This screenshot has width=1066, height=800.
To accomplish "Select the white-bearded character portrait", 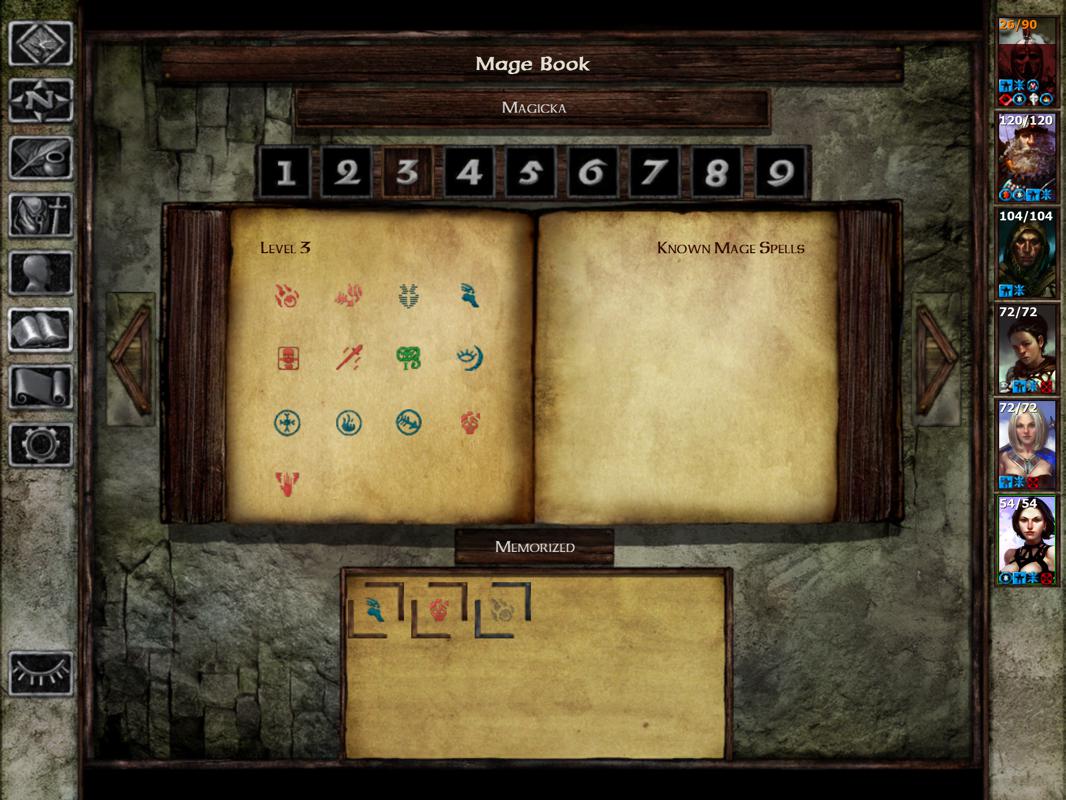I will pos(1027,157).
